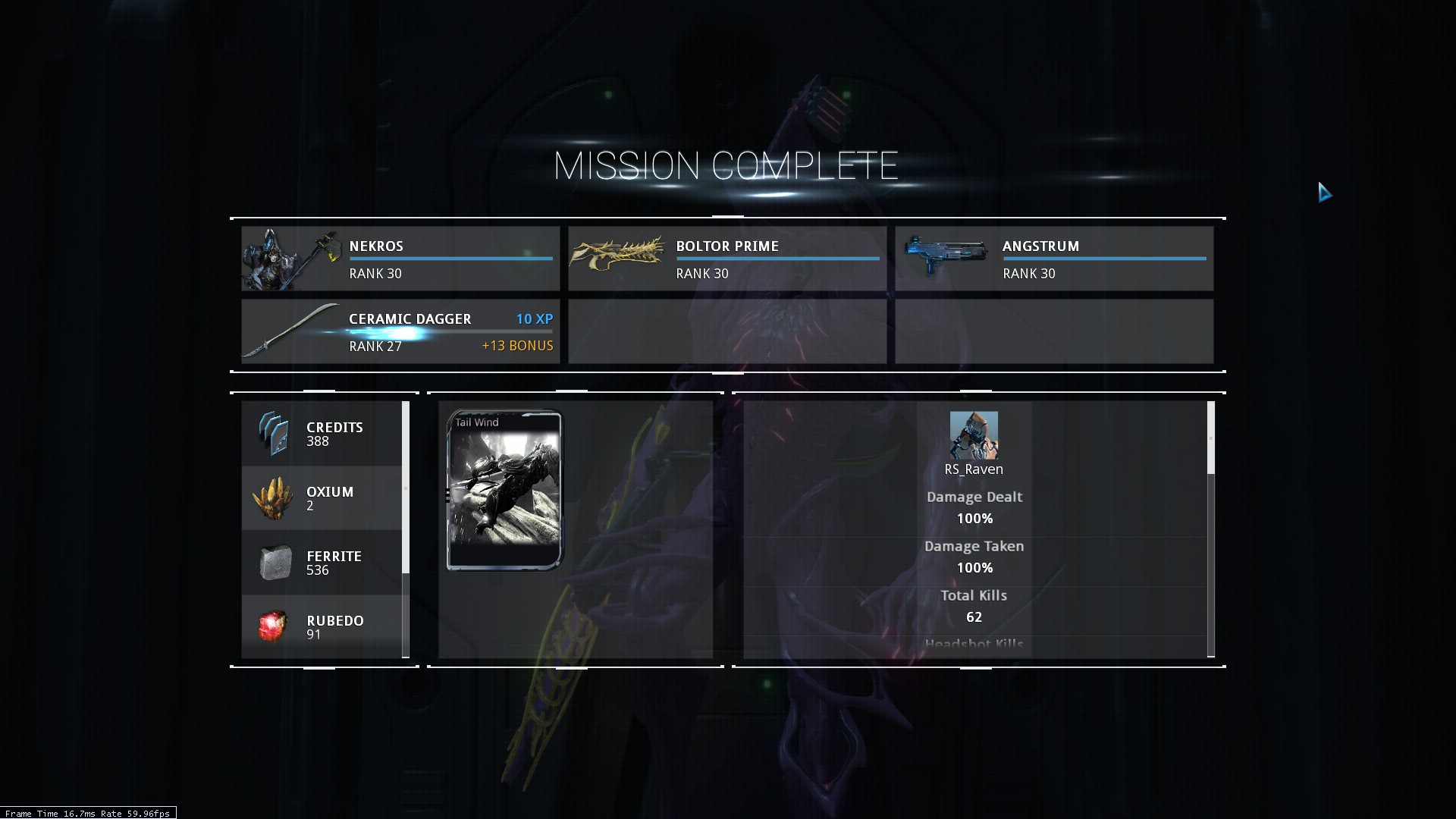Choose the Ceramic Dagger XP panel

point(400,331)
